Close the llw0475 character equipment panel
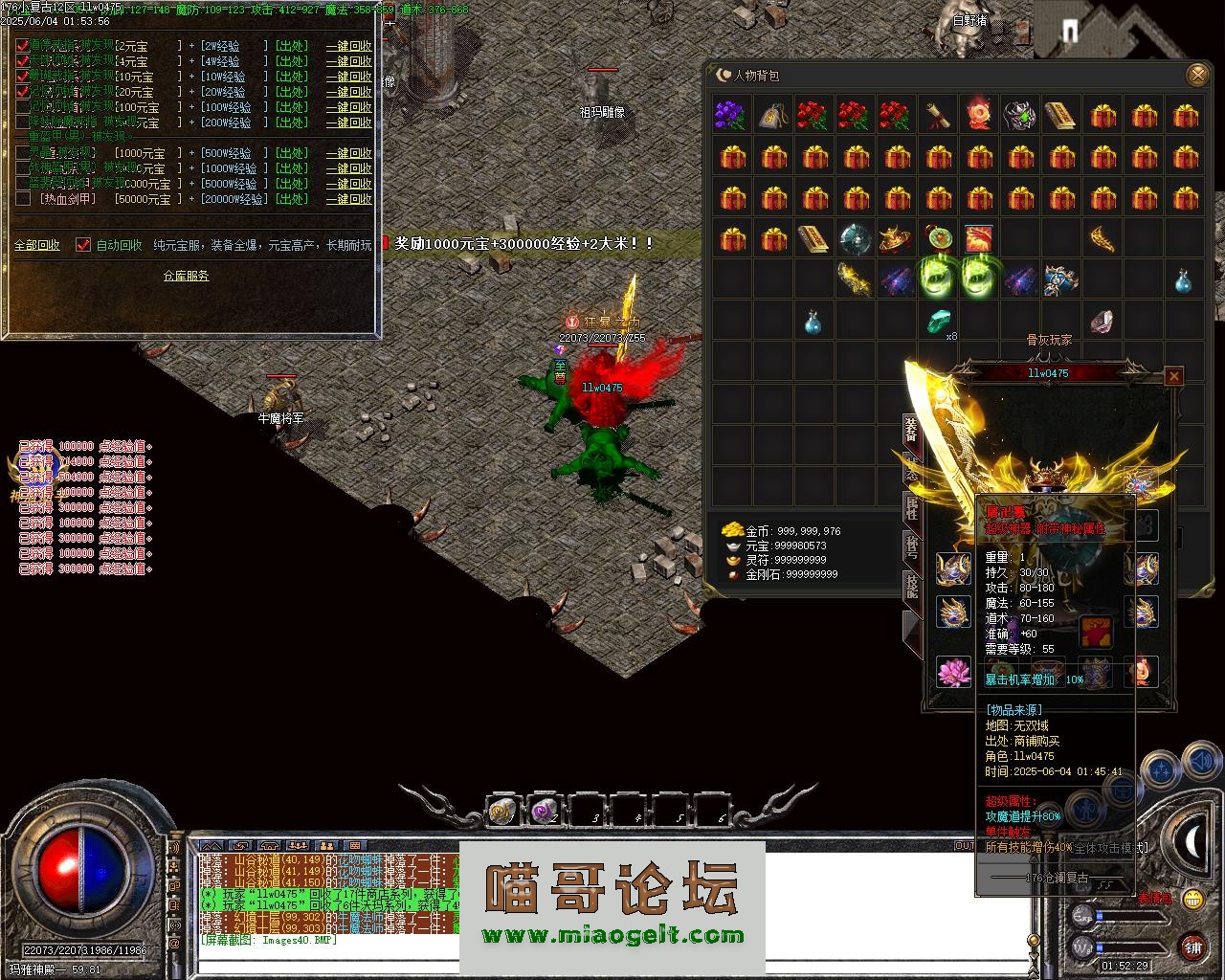 1174,376
